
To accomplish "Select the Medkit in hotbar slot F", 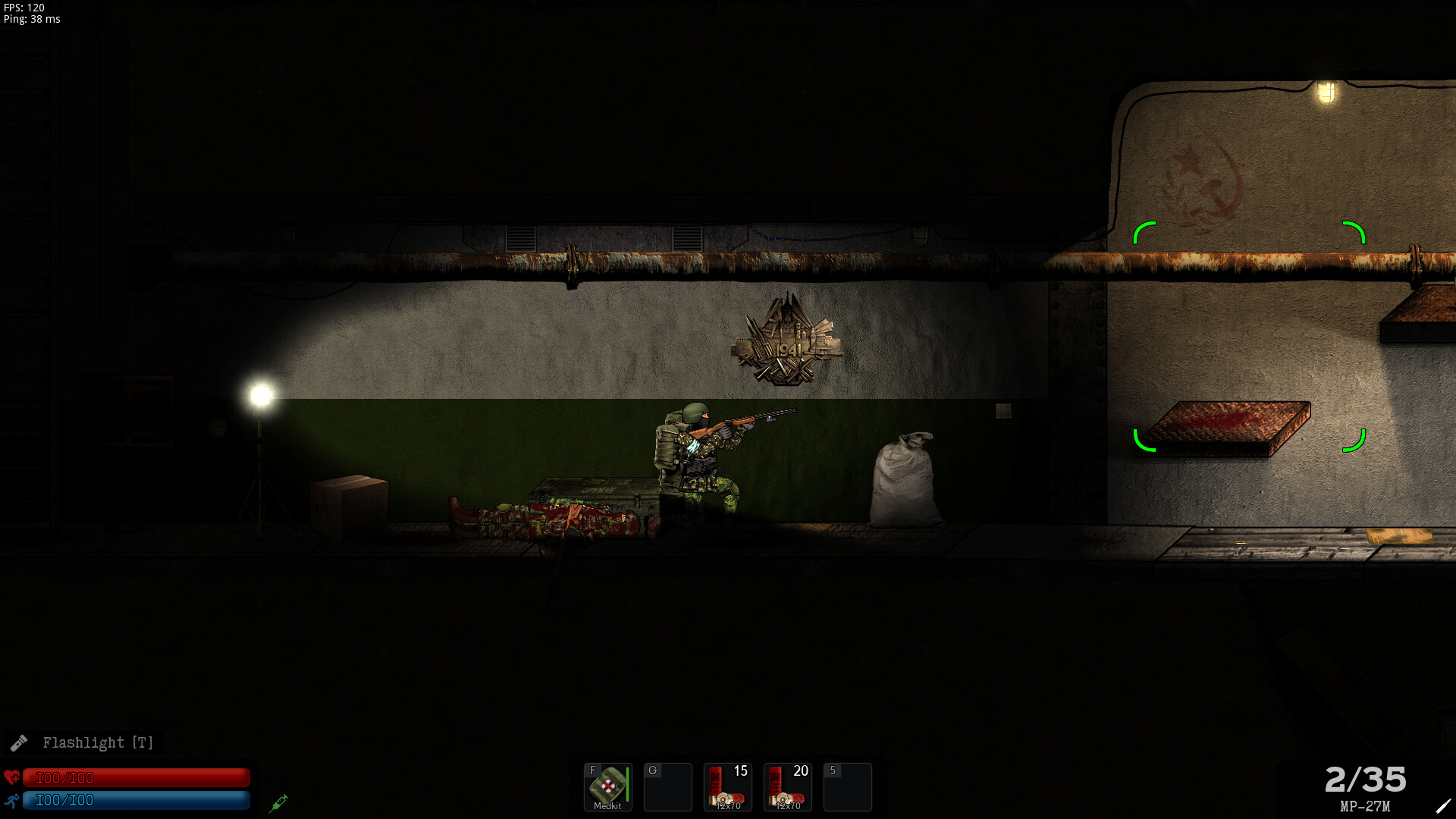I will [x=607, y=786].
